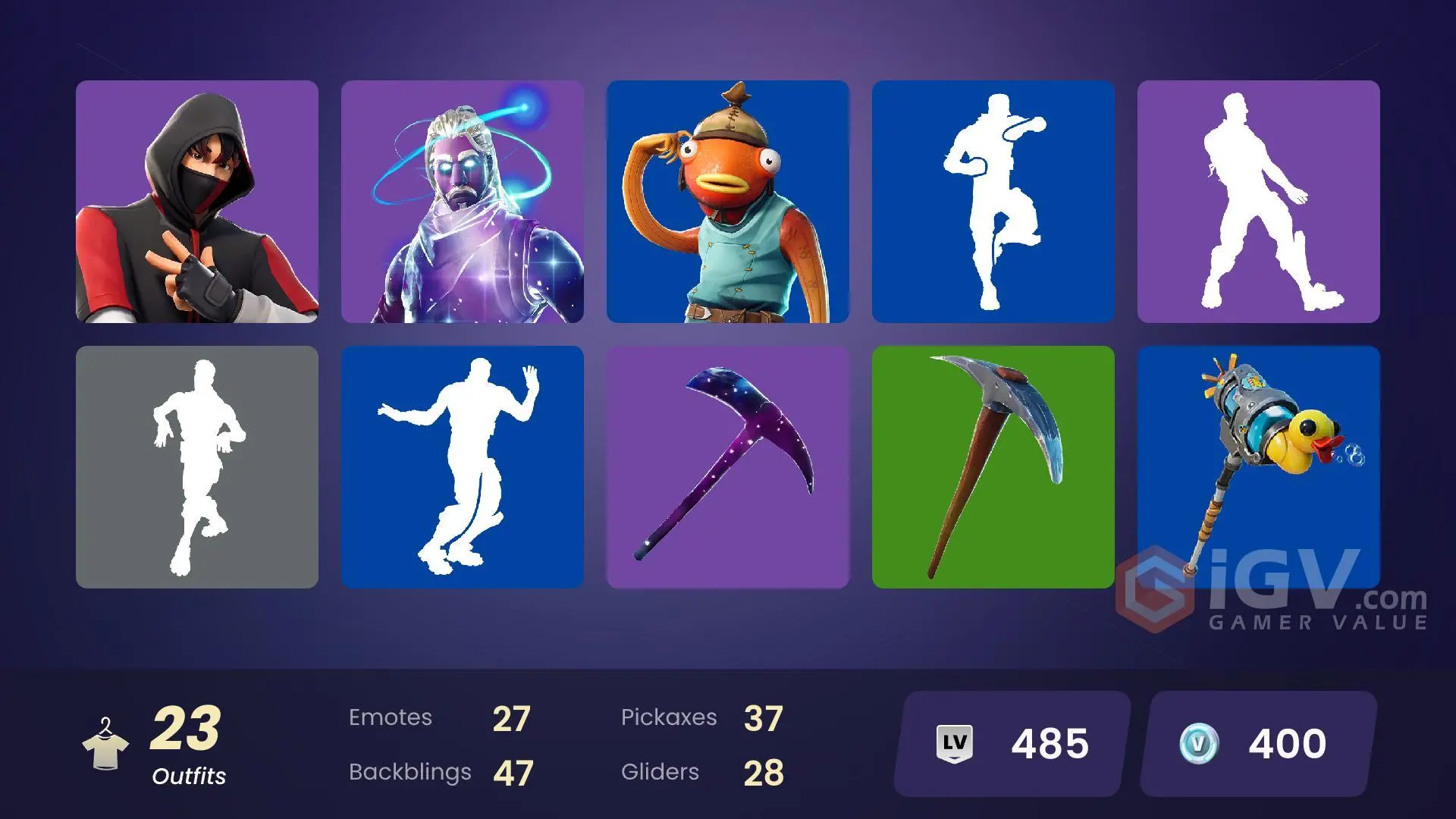
Task: Select the blue-bladed pickaxe on green background
Action: click(993, 468)
